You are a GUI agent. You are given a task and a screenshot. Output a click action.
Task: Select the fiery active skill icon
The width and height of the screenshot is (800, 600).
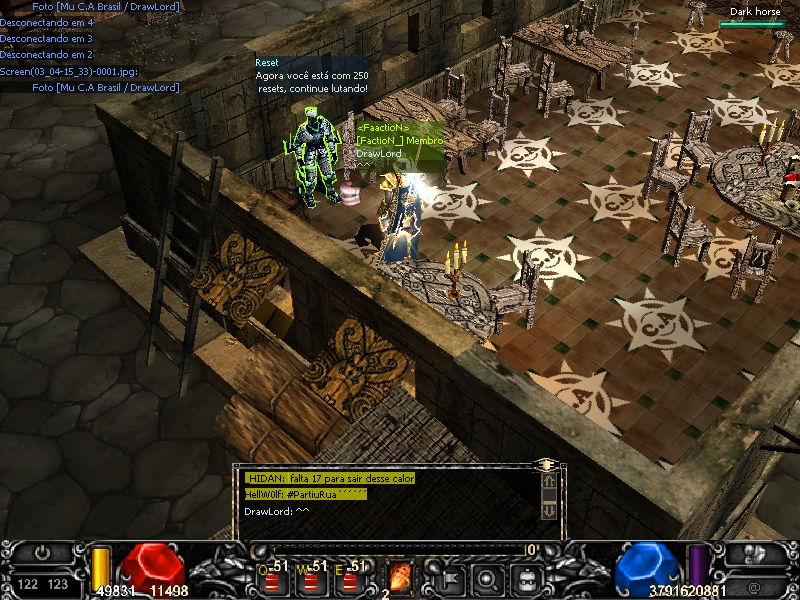[399, 576]
